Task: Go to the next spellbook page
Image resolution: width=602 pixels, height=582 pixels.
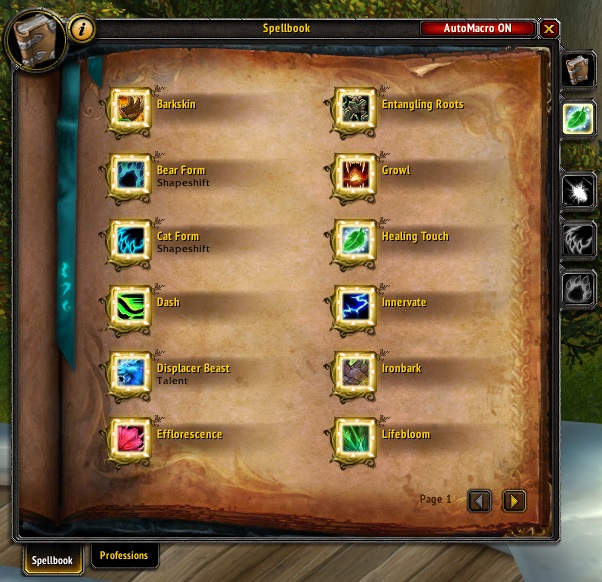Action: click(514, 499)
